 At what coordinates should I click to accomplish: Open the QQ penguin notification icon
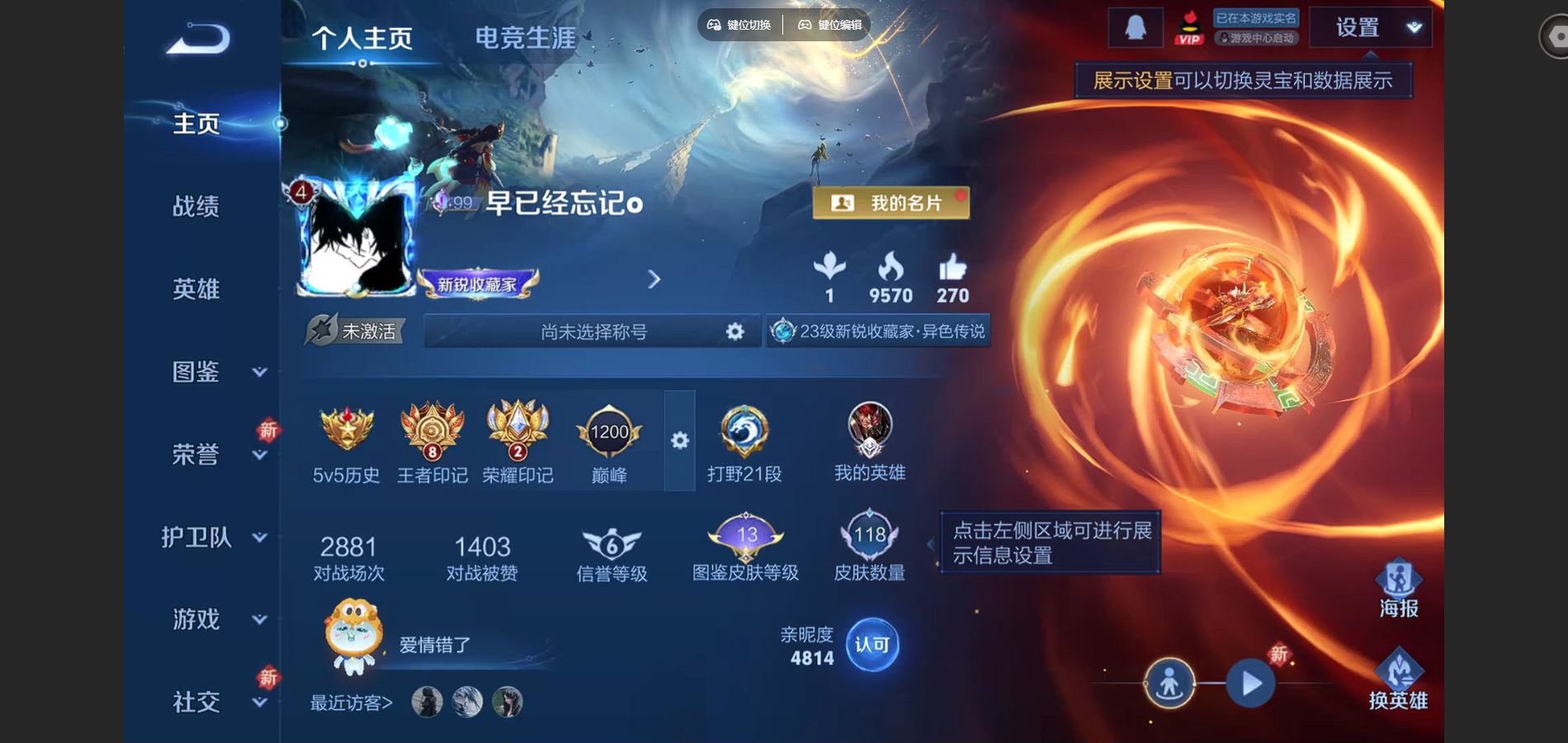pyautogui.click(x=1137, y=25)
